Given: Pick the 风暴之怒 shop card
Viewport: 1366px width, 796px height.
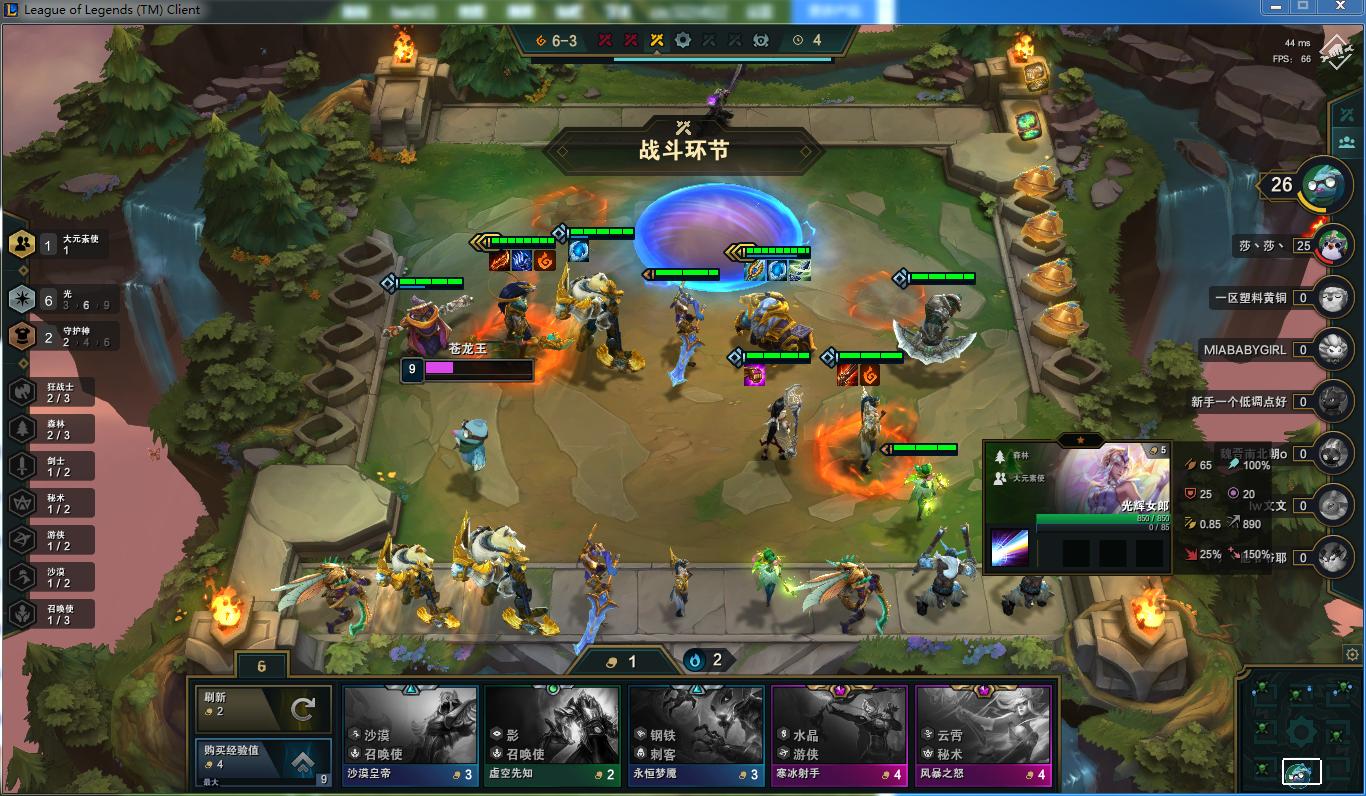Looking at the screenshot, I should point(983,737).
